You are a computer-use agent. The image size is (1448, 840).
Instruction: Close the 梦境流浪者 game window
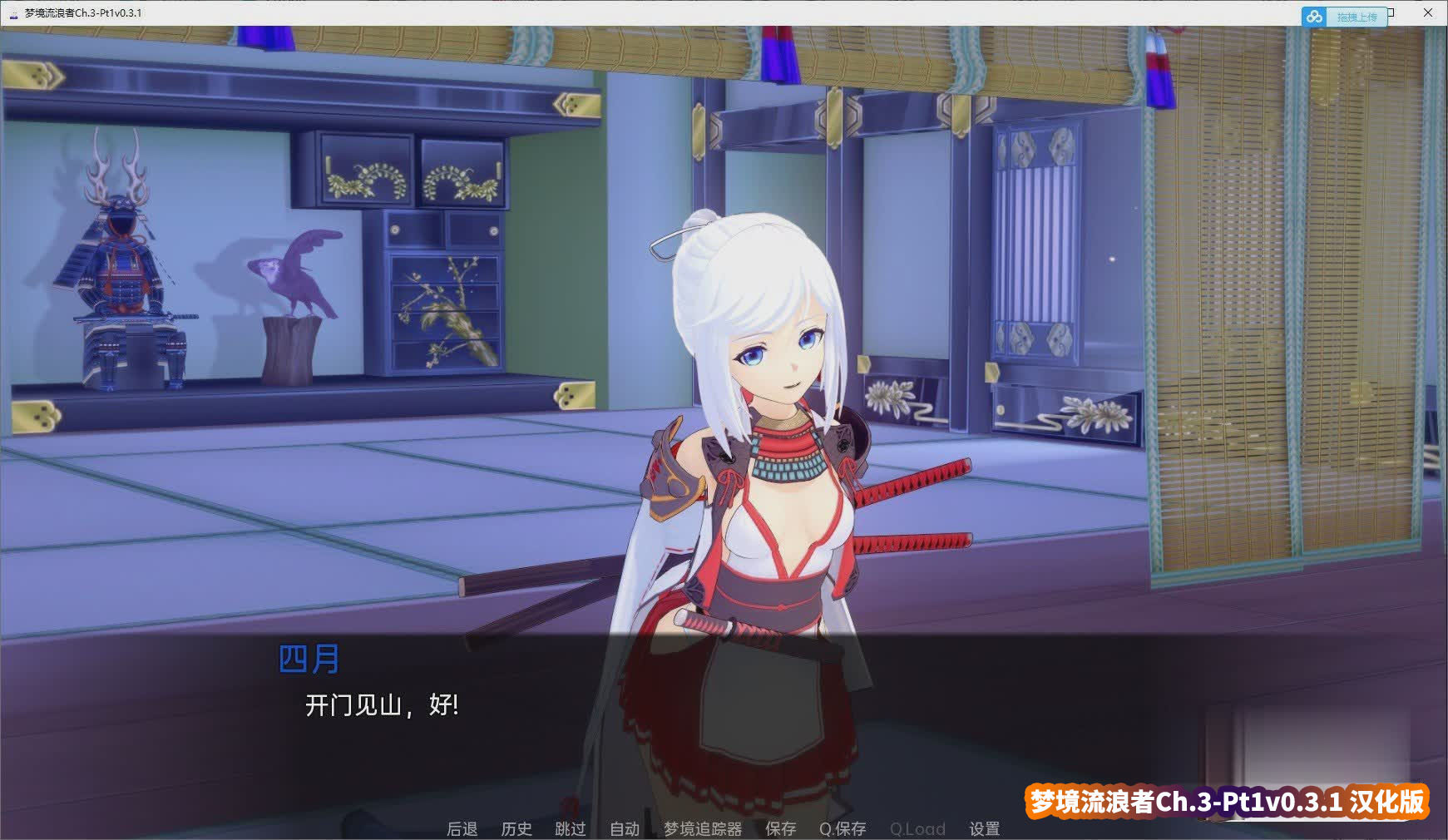[1428, 12]
